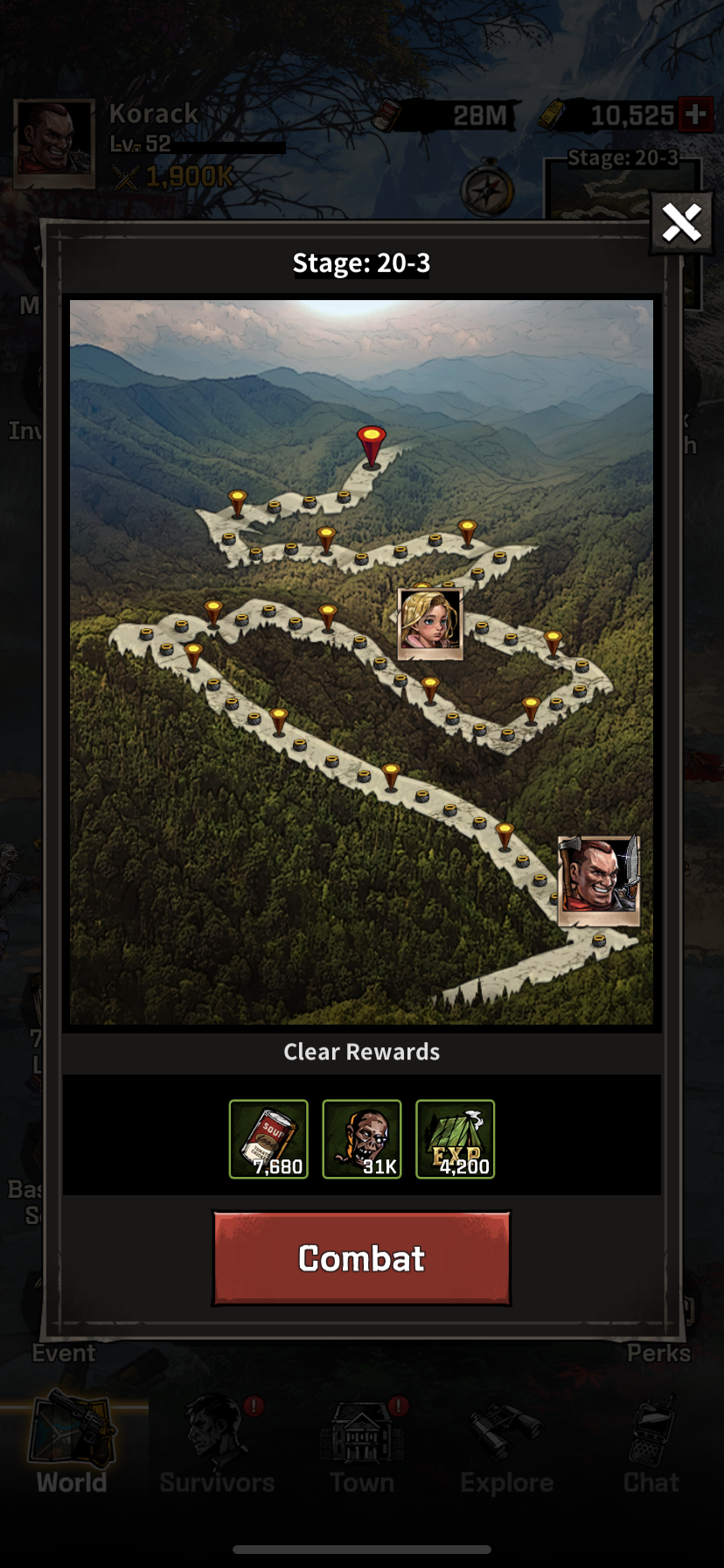The height and width of the screenshot is (1568, 724).
Task: Go to the Town tab
Action: [362, 1445]
